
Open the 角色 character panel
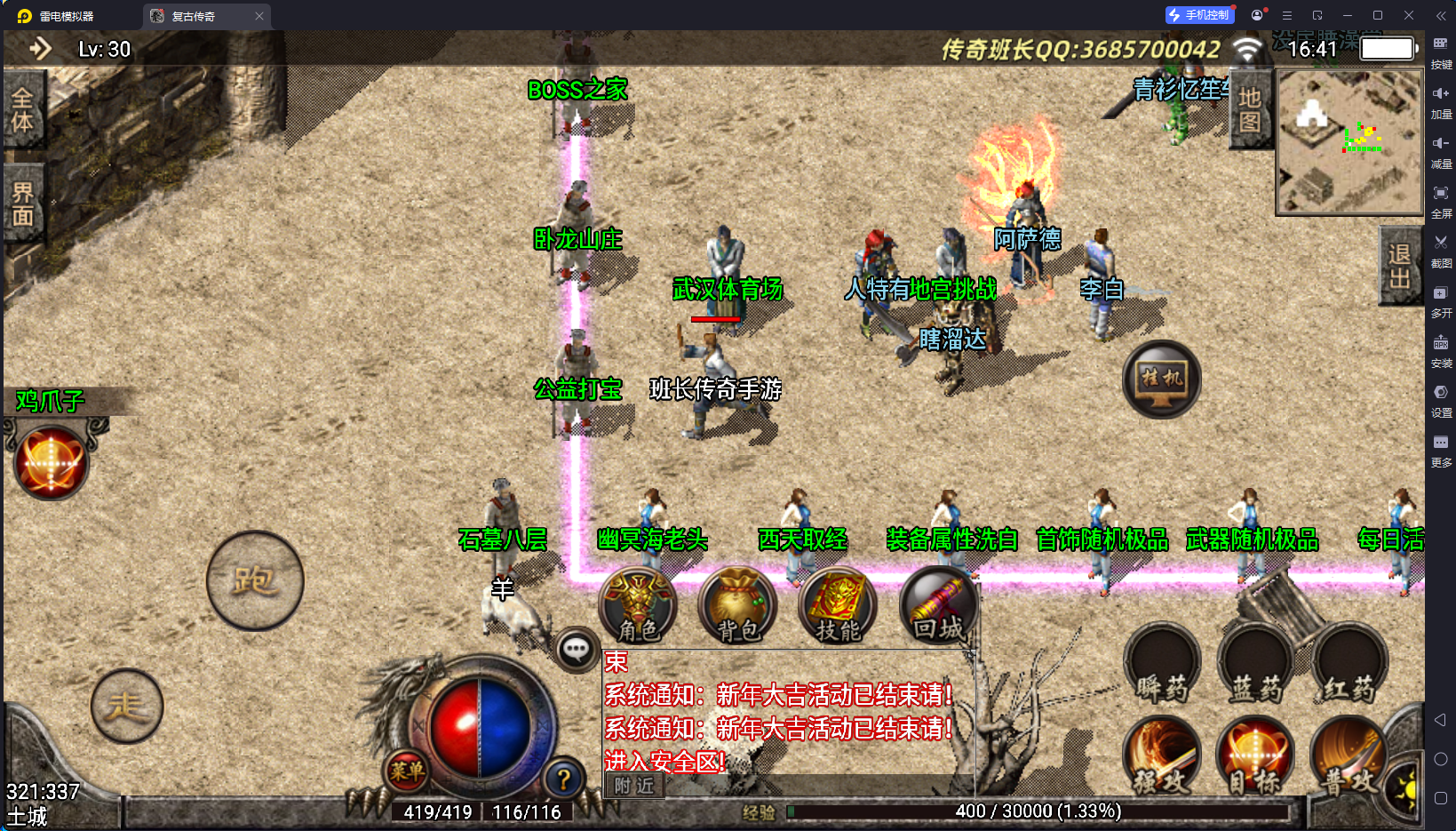pos(638,604)
